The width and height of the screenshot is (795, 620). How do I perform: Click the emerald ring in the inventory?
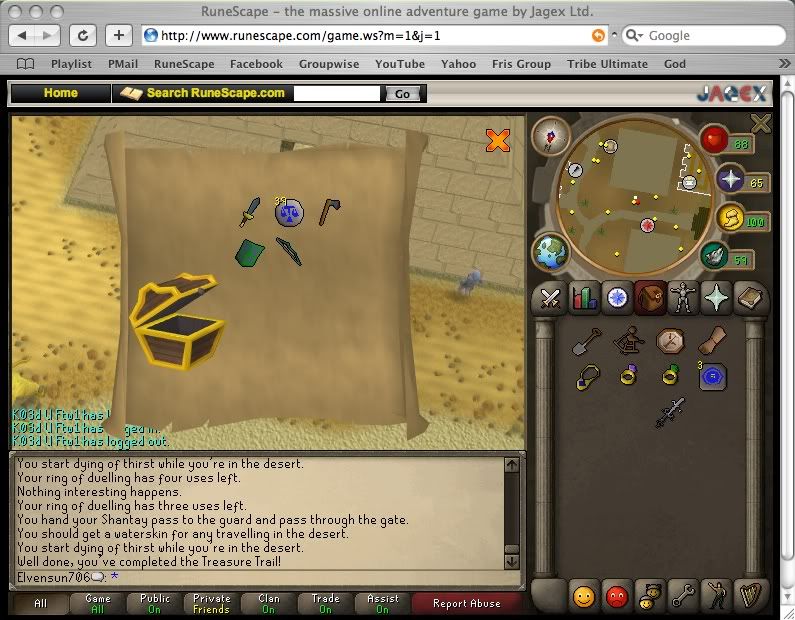(669, 376)
